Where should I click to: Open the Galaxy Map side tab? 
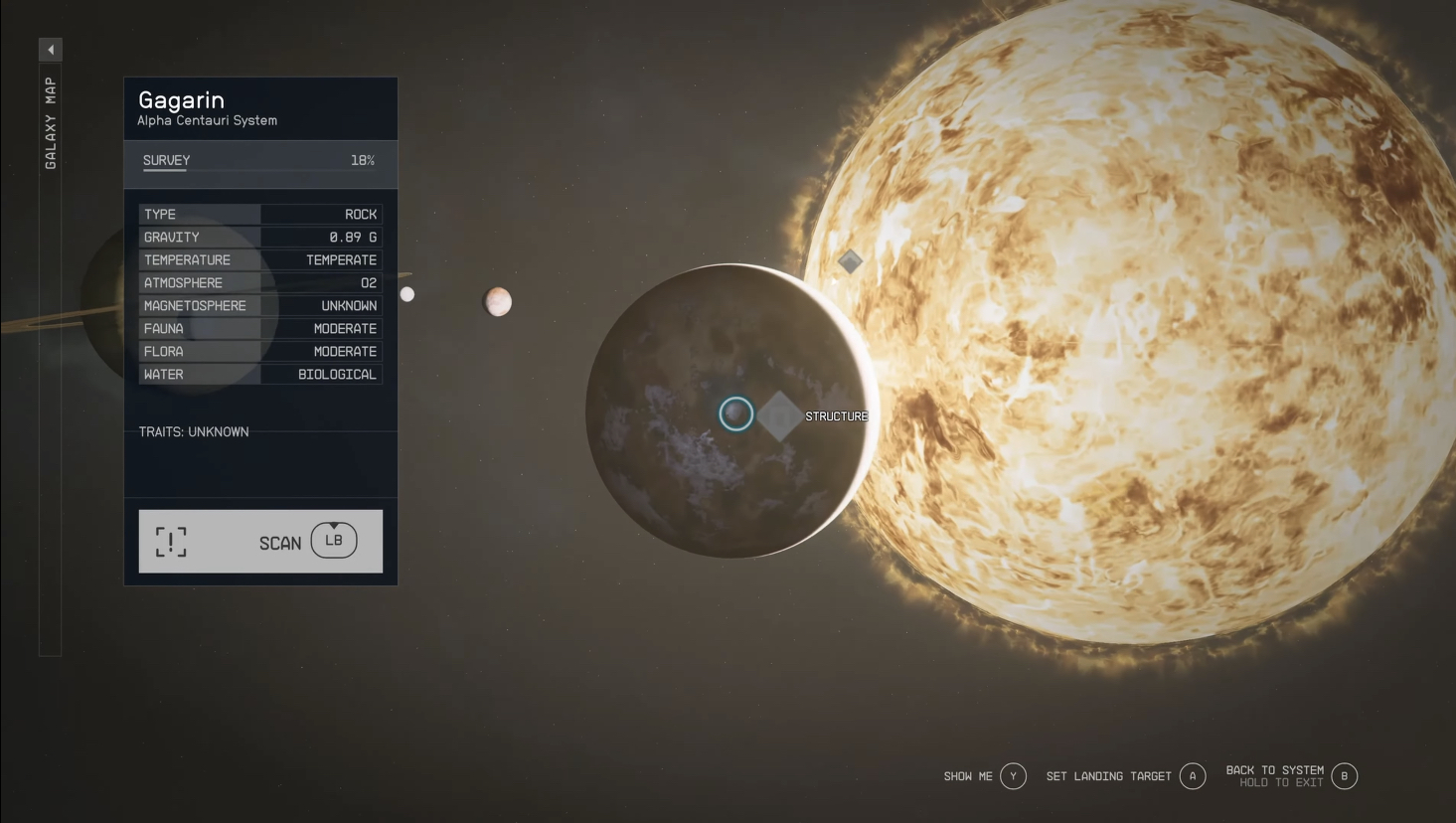coord(50,121)
